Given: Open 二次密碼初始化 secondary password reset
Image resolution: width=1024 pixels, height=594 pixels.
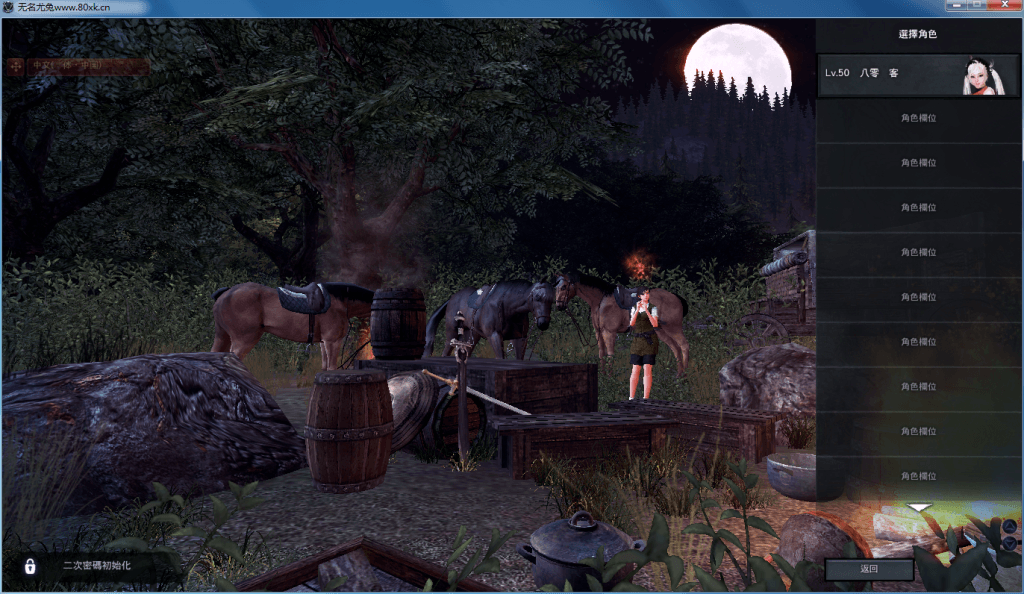Looking at the screenshot, I should tap(96, 566).
